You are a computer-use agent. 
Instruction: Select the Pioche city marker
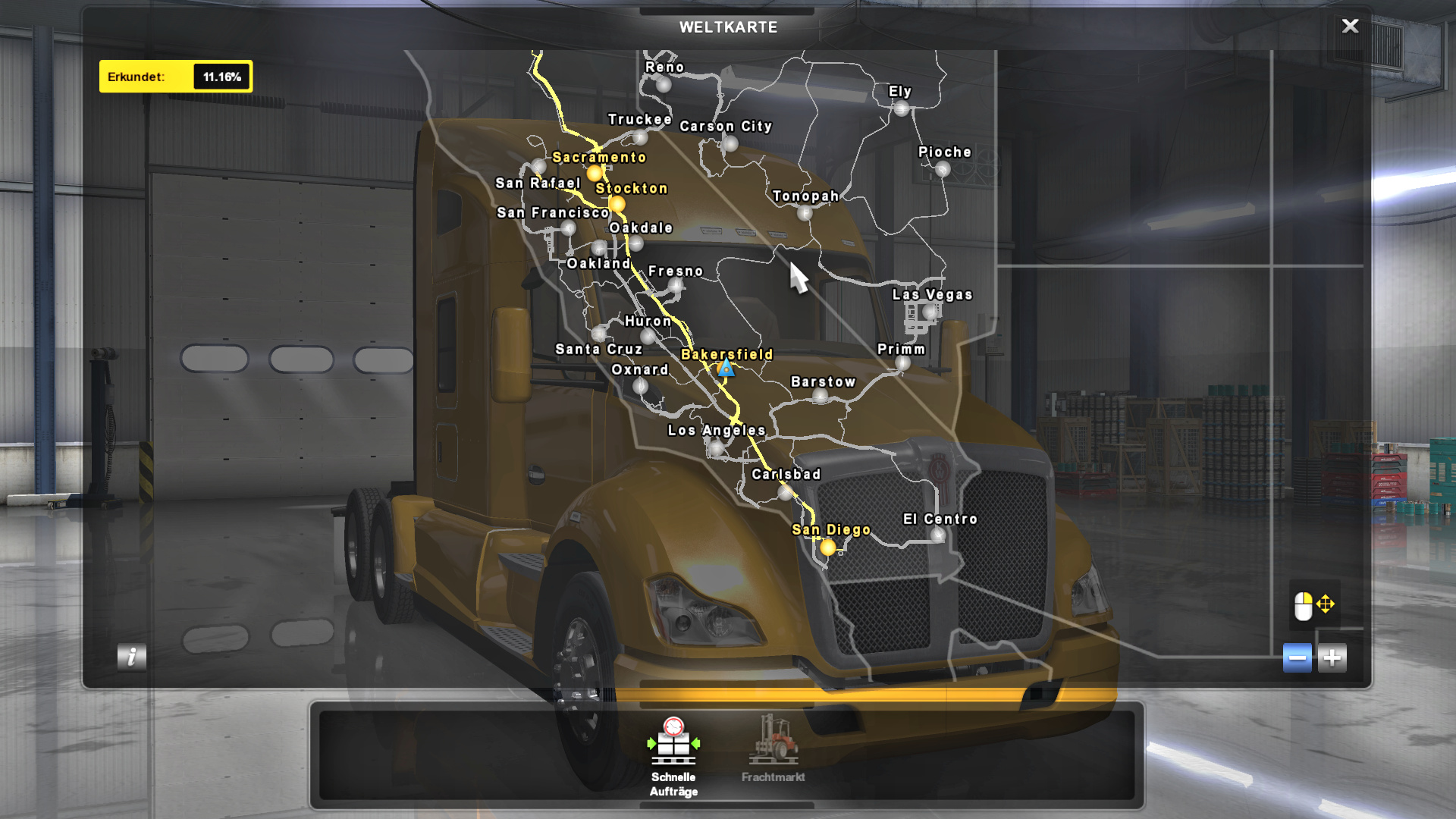943,169
